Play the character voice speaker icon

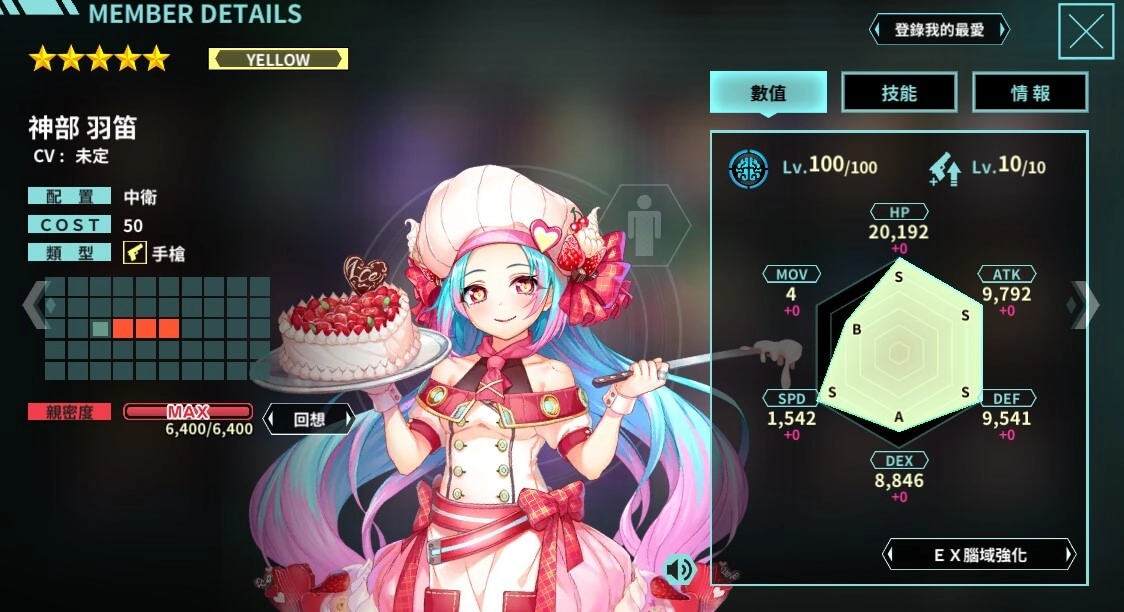(x=680, y=569)
